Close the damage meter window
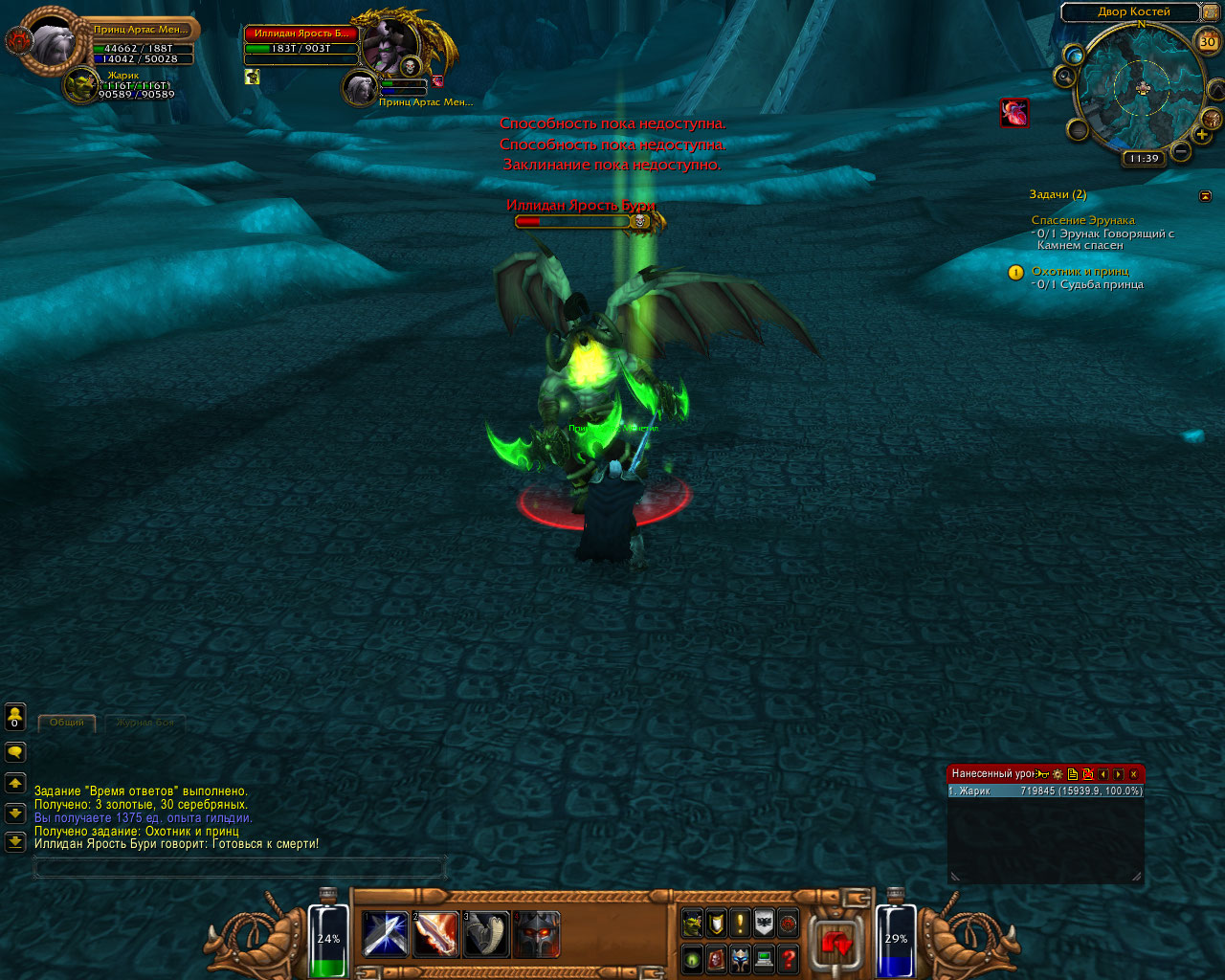The image size is (1225, 980). tap(1134, 773)
